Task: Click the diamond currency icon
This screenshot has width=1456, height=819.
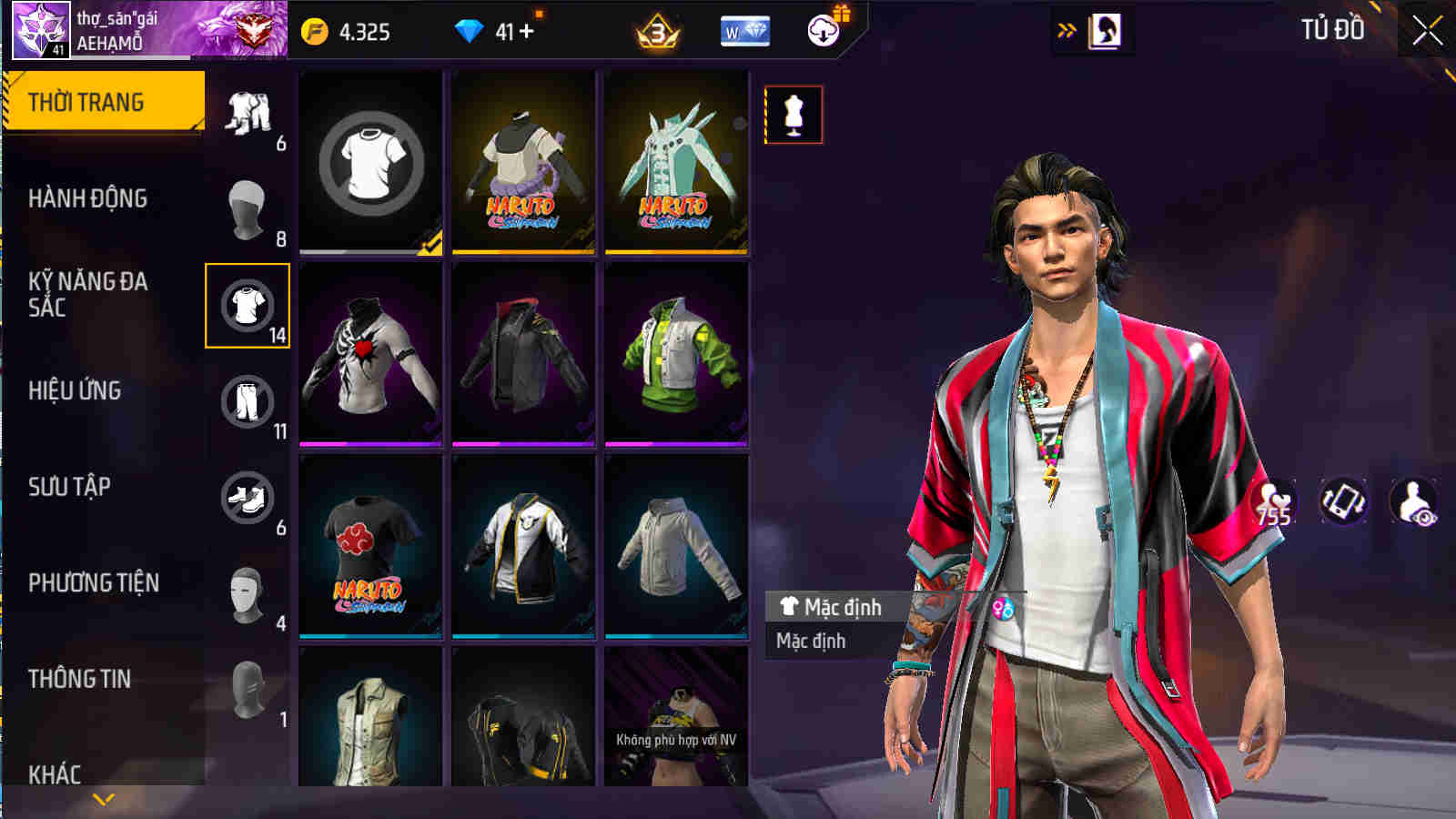Action: [x=468, y=30]
